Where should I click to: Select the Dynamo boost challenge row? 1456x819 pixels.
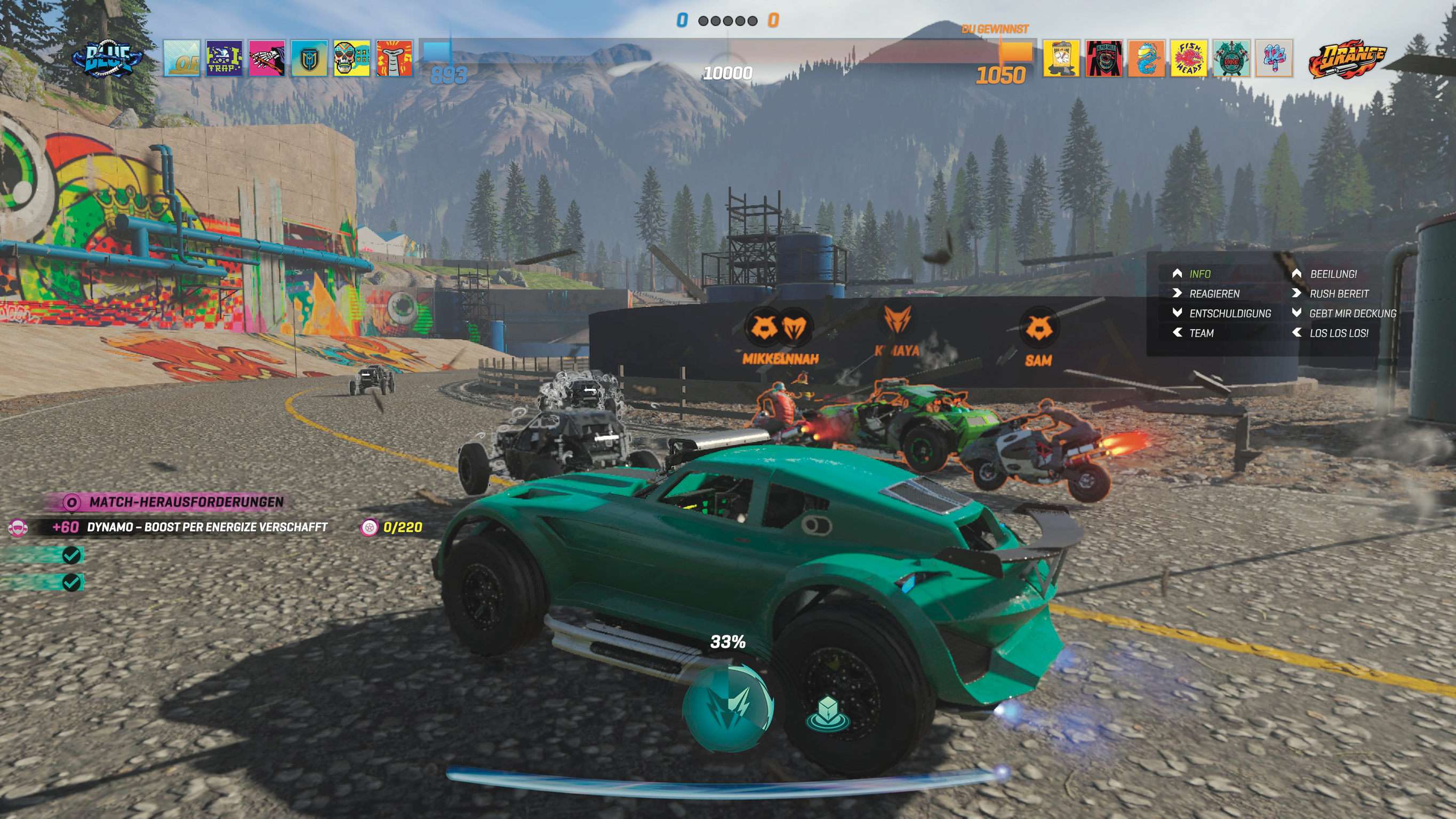[x=206, y=527]
